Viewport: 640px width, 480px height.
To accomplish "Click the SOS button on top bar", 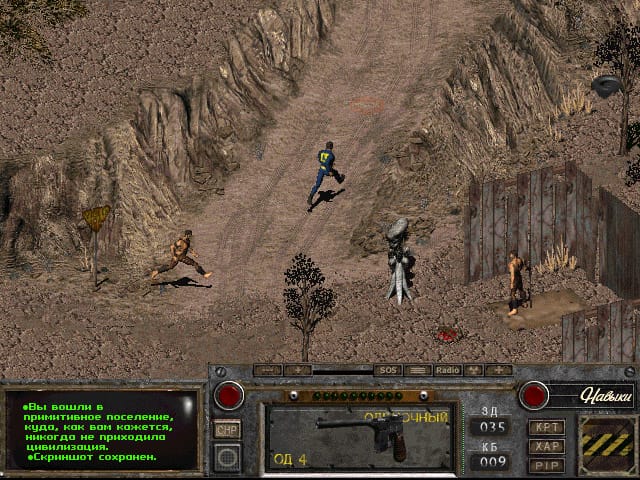I will (387, 370).
